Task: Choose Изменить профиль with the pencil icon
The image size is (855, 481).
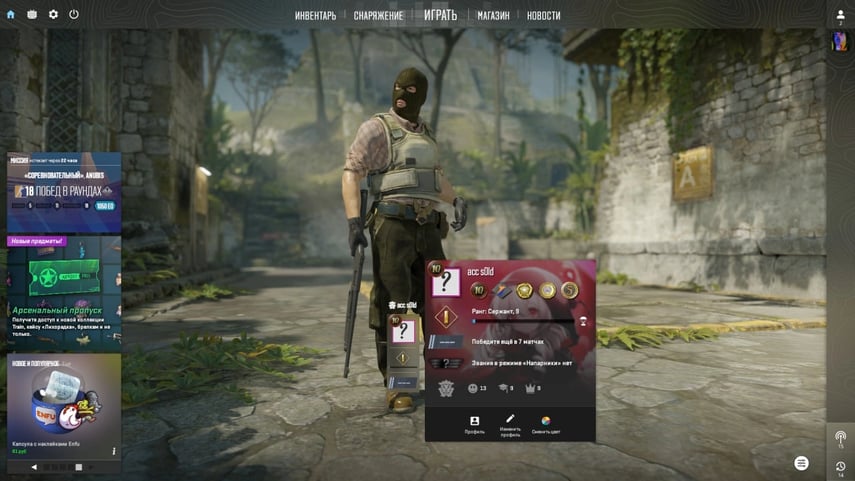Action: [510, 425]
